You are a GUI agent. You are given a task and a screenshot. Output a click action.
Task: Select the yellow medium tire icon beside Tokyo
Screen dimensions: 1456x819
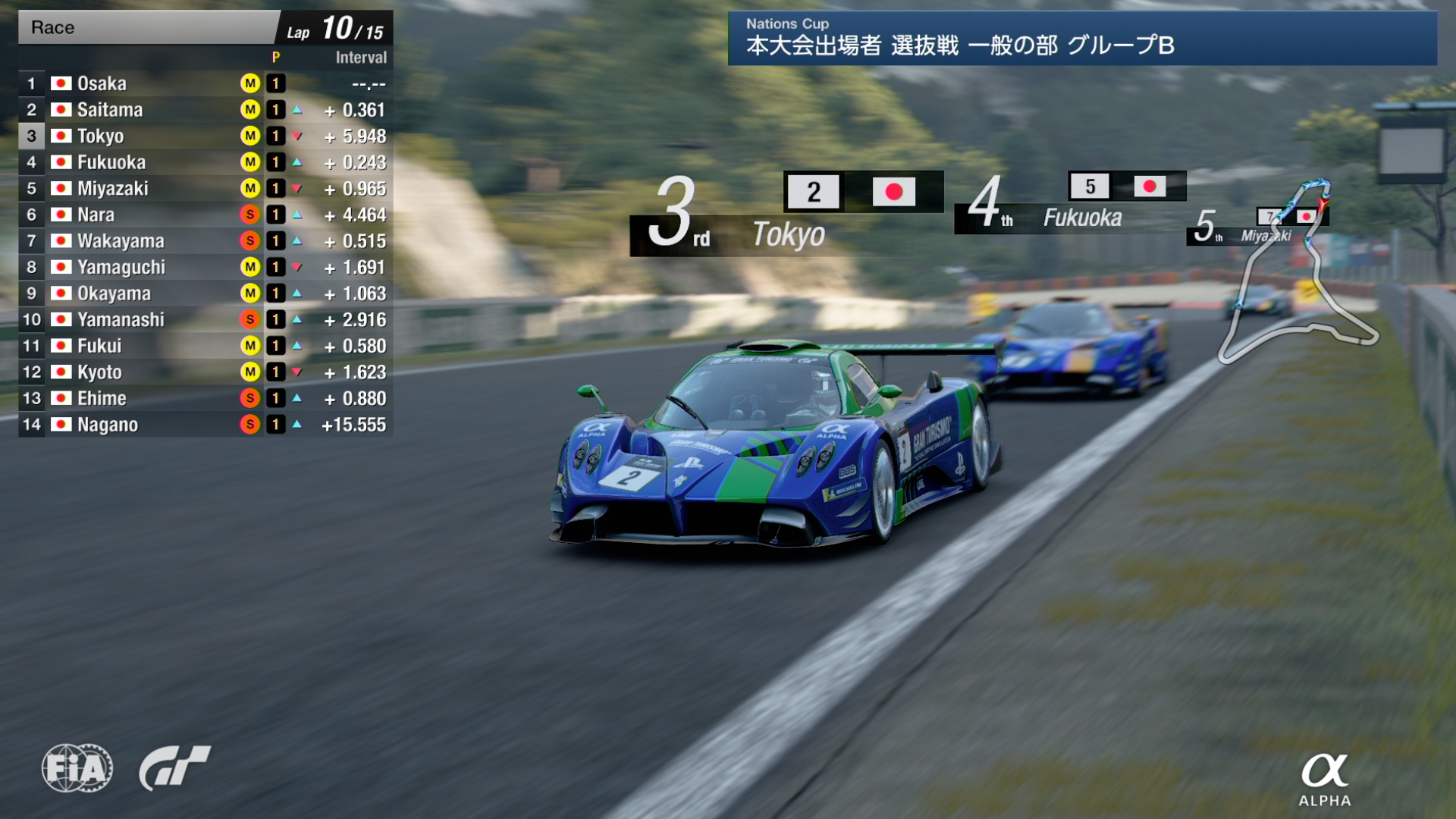(249, 136)
